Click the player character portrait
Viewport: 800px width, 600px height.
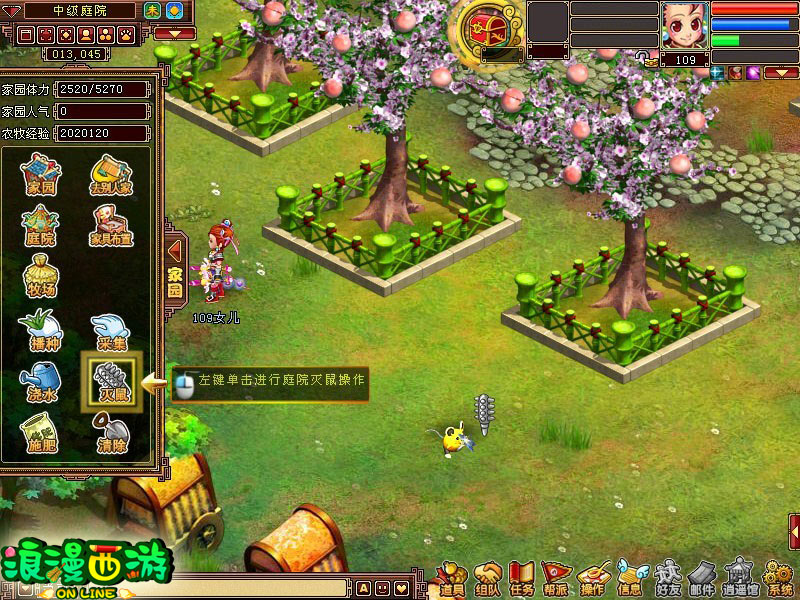coord(685,25)
